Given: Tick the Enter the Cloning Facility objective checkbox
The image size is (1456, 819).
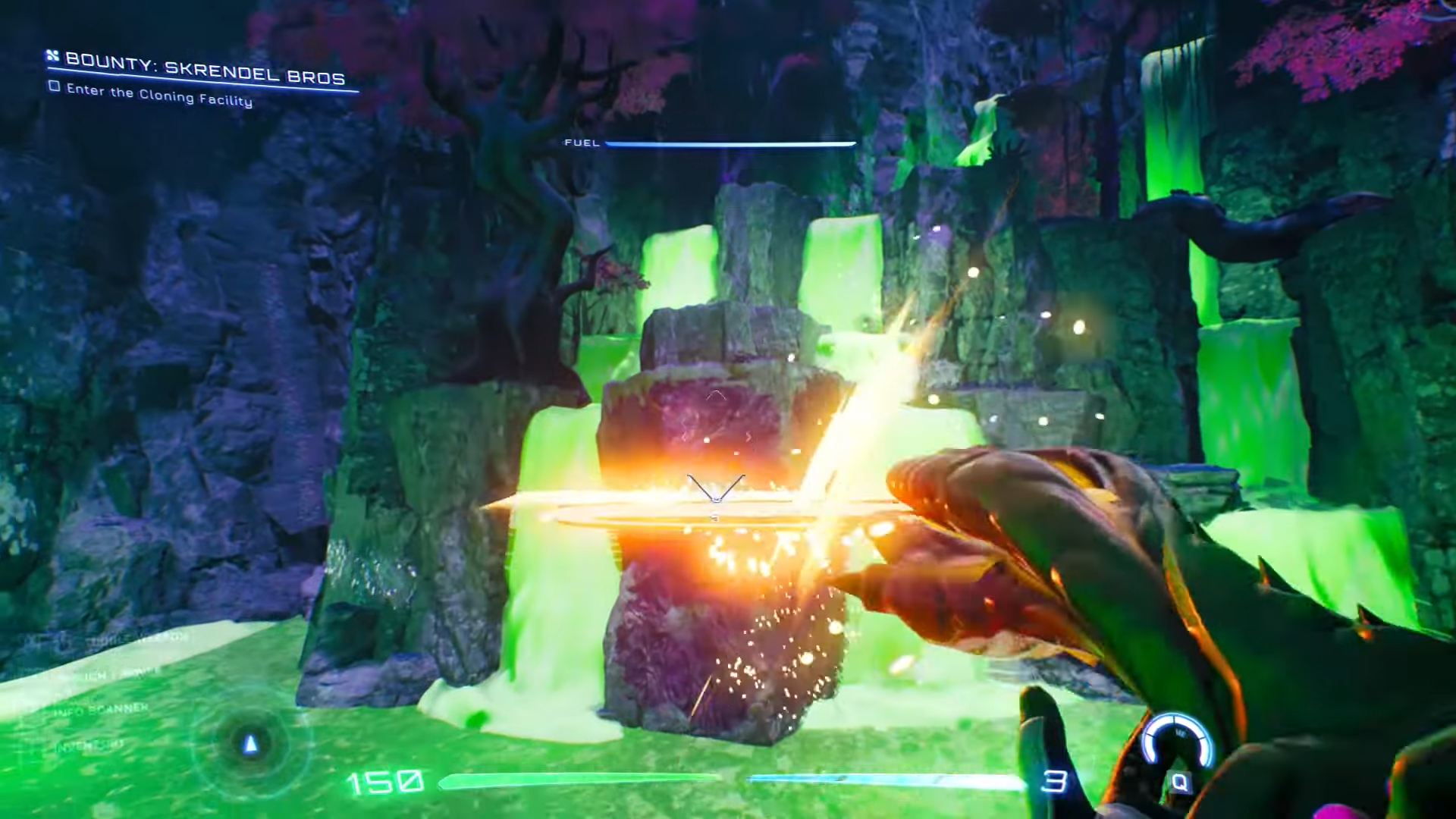Looking at the screenshot, I should 54,87.
